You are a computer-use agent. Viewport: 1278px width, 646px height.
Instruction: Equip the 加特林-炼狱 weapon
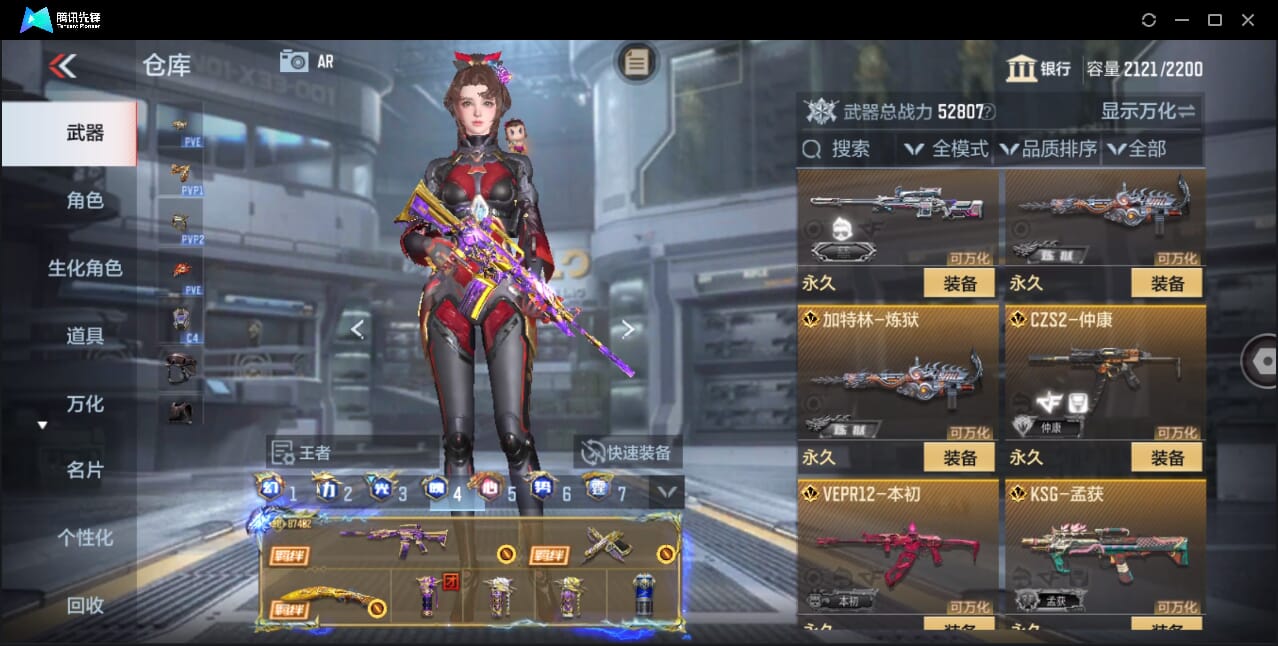click(x=959, y=457)
